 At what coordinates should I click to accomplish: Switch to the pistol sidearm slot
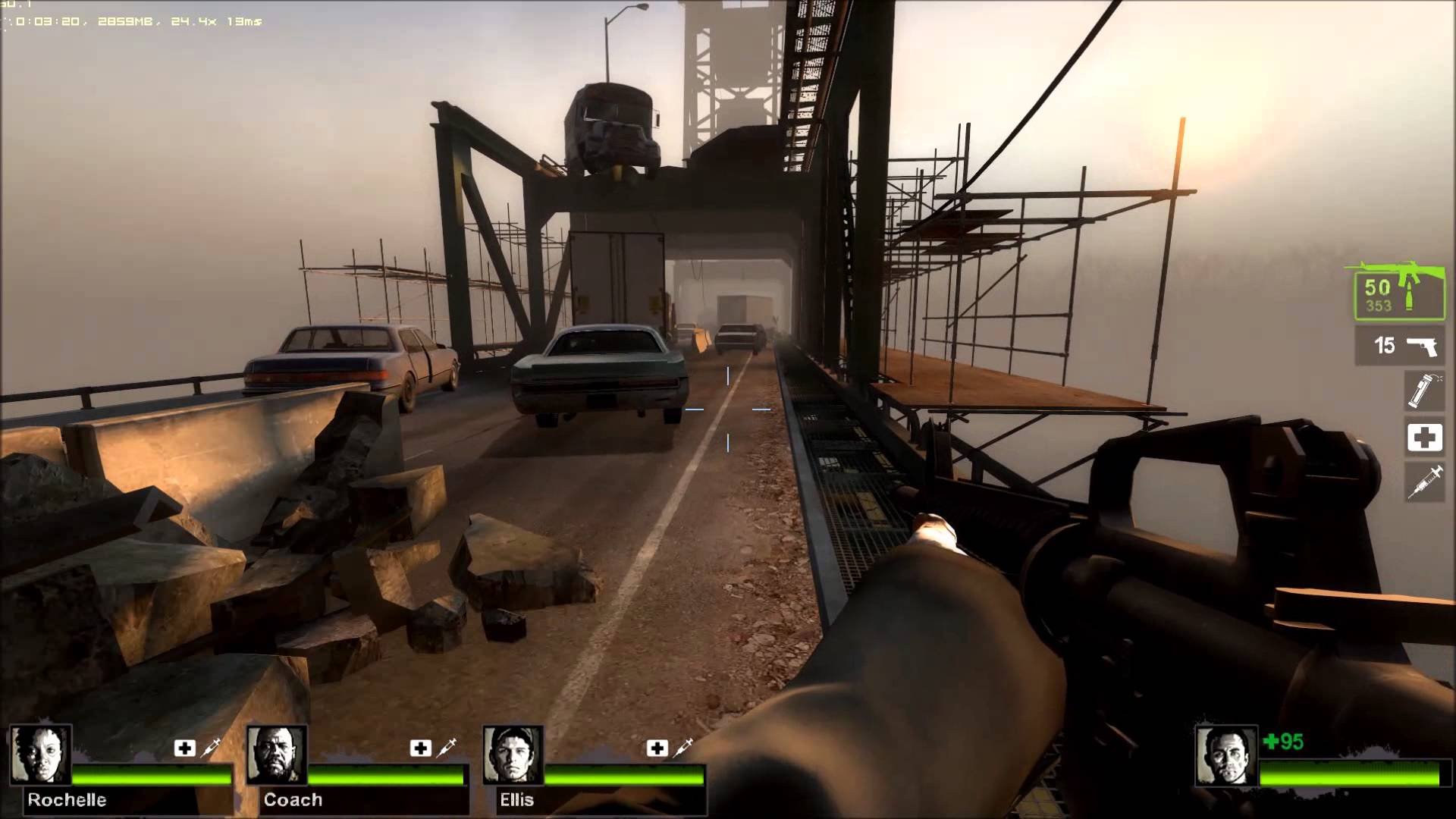(x=1399, y=346)
